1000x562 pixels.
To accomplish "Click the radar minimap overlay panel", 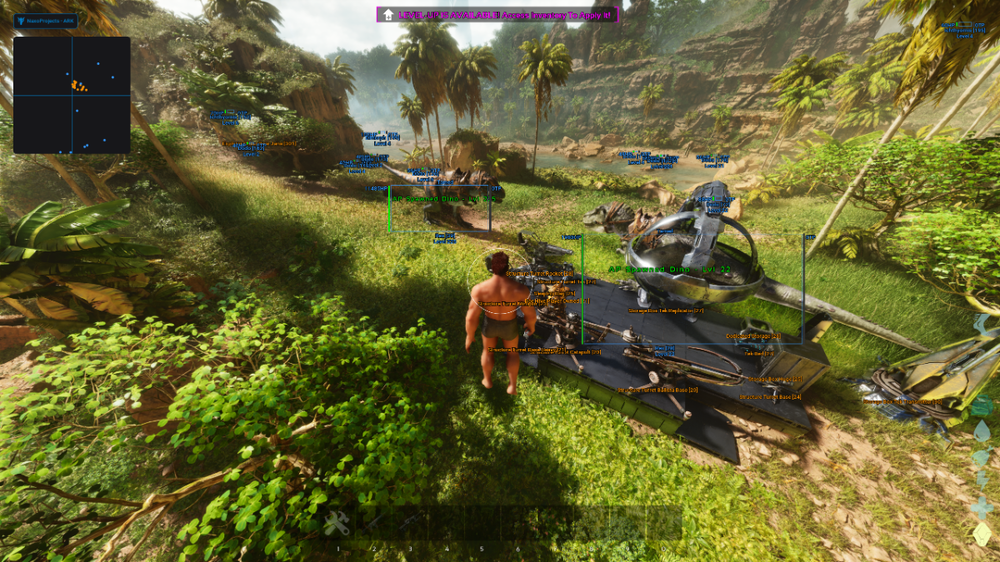I will point(72,95).
